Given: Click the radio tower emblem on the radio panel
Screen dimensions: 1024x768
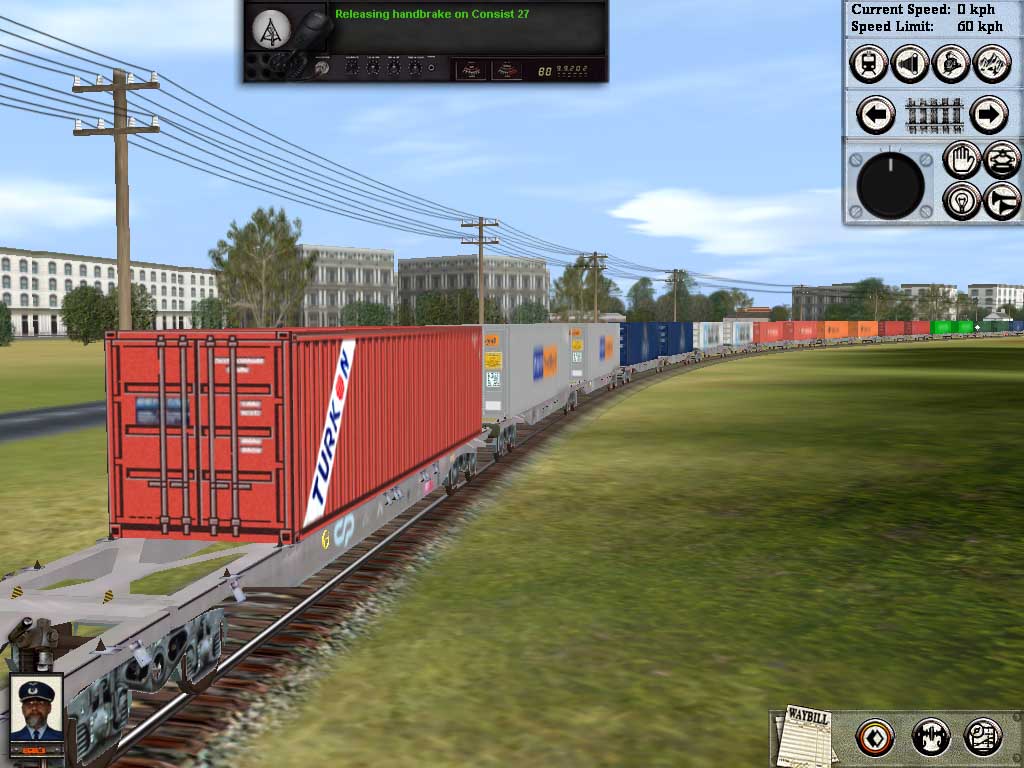Looking at the screenshot, I should pyautogui.click(x=271, y=29).
